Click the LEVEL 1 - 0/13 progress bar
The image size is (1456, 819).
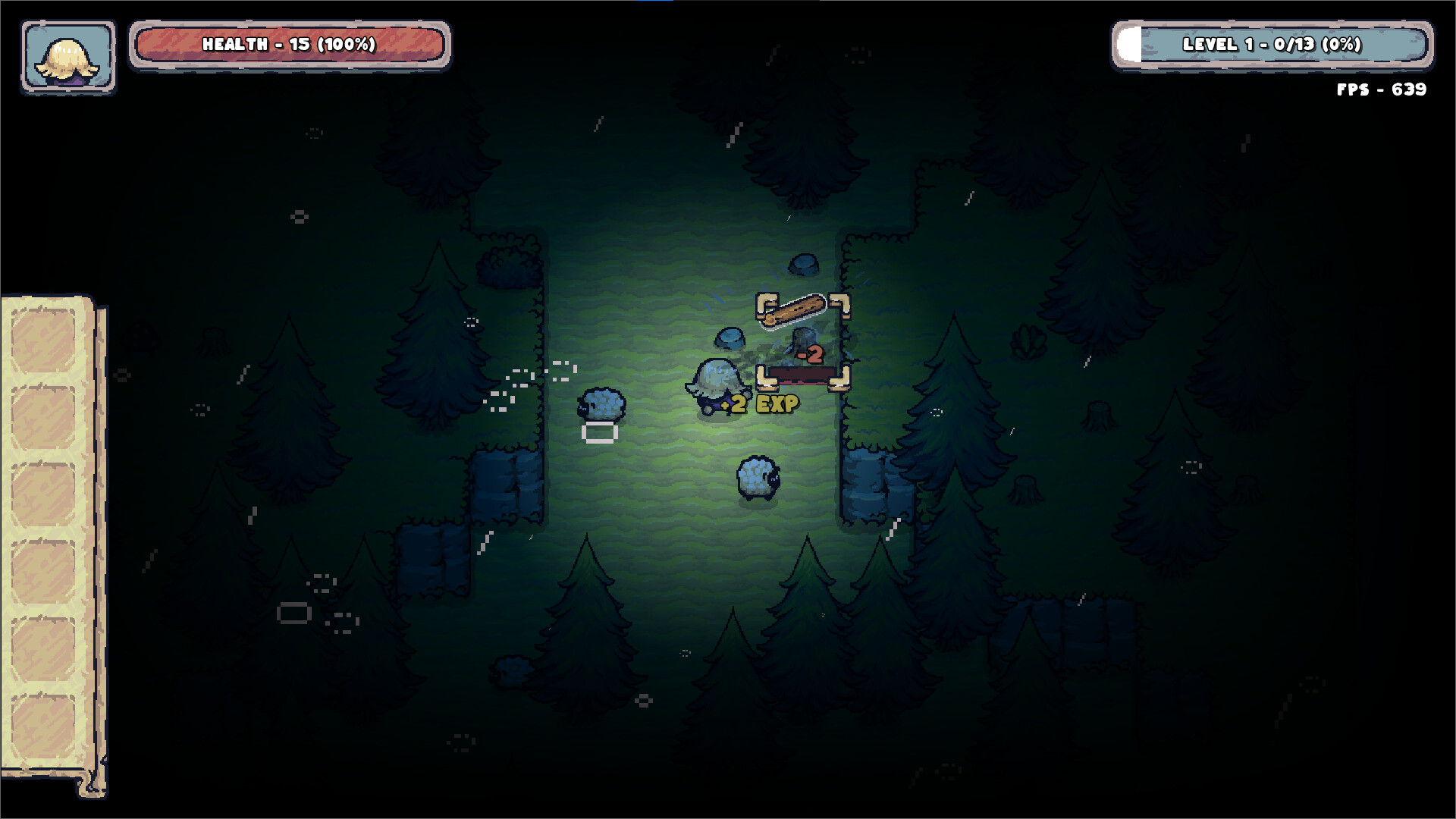tap(1274, 44)
